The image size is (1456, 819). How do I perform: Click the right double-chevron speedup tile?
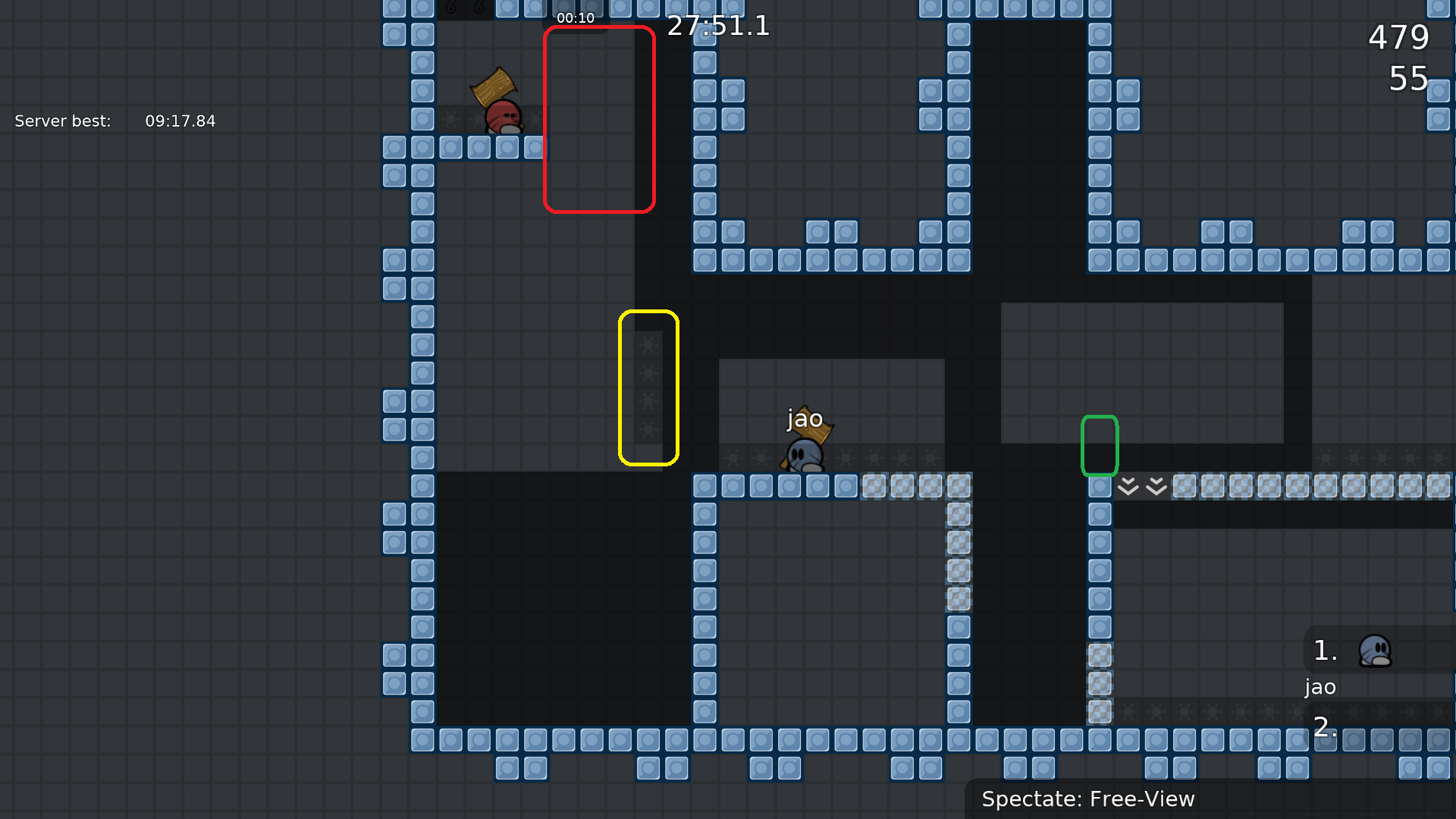[1156, 486]
